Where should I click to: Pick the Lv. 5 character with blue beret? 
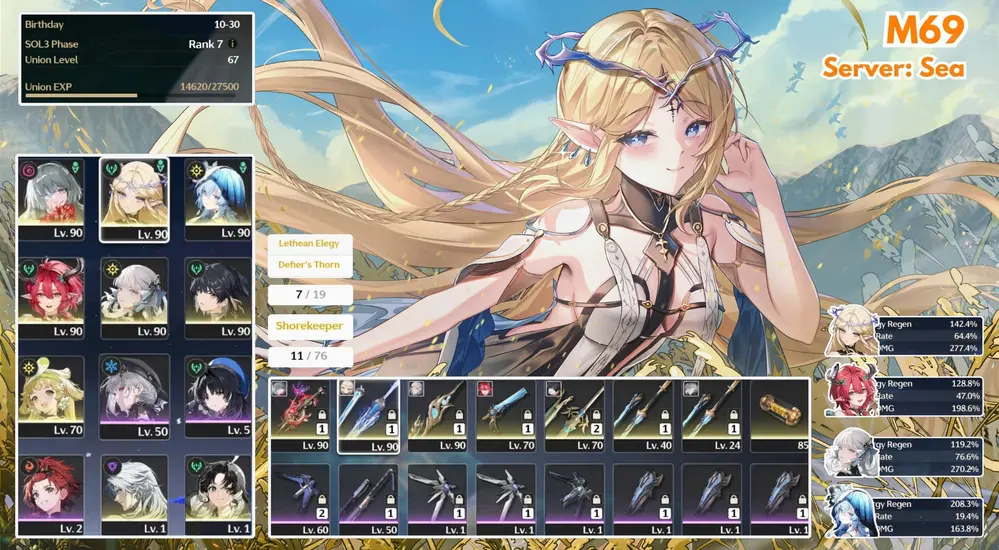pos(217,395)
